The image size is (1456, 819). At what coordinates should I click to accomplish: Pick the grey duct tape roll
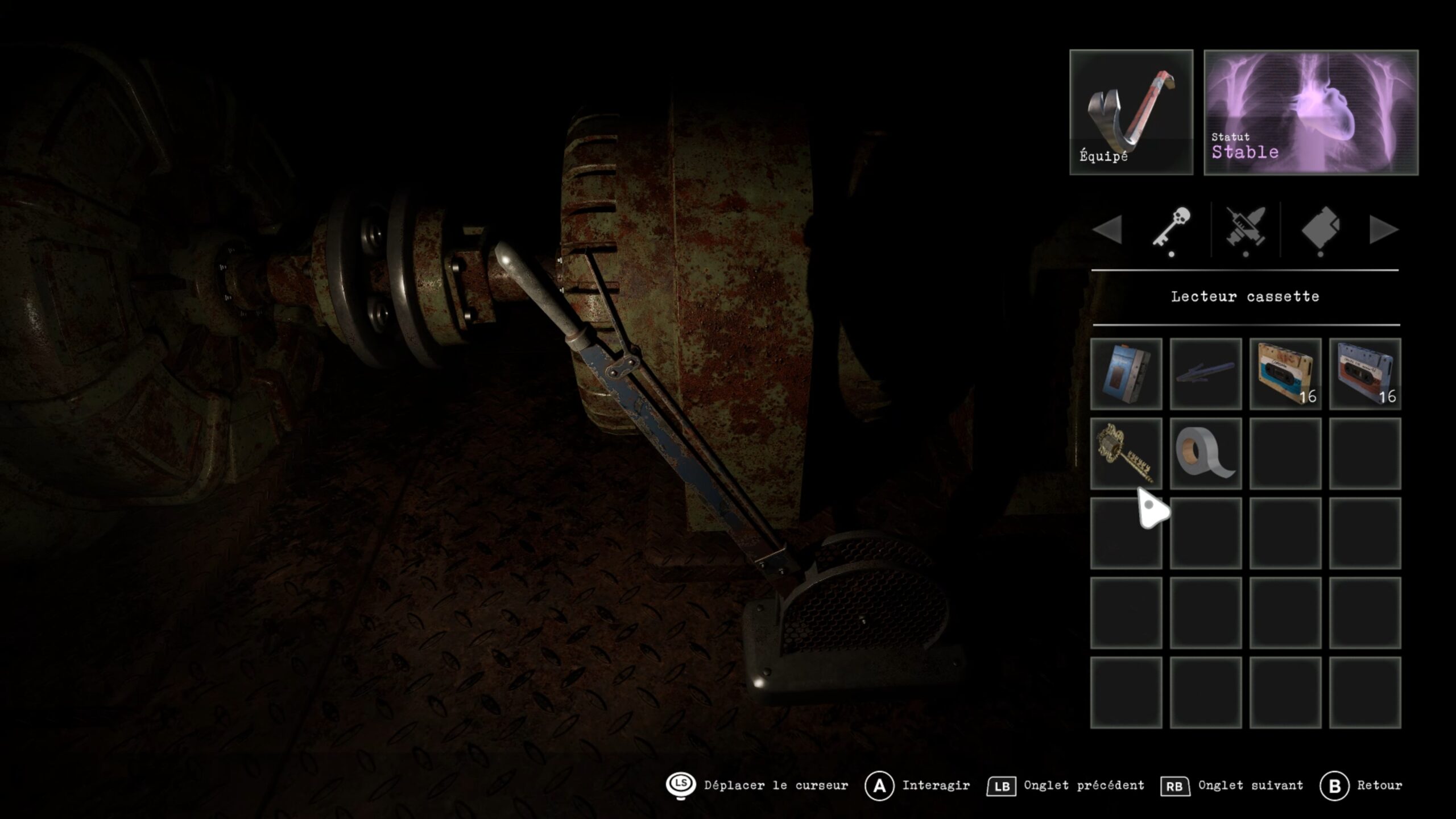click(x=1205, y=453)
